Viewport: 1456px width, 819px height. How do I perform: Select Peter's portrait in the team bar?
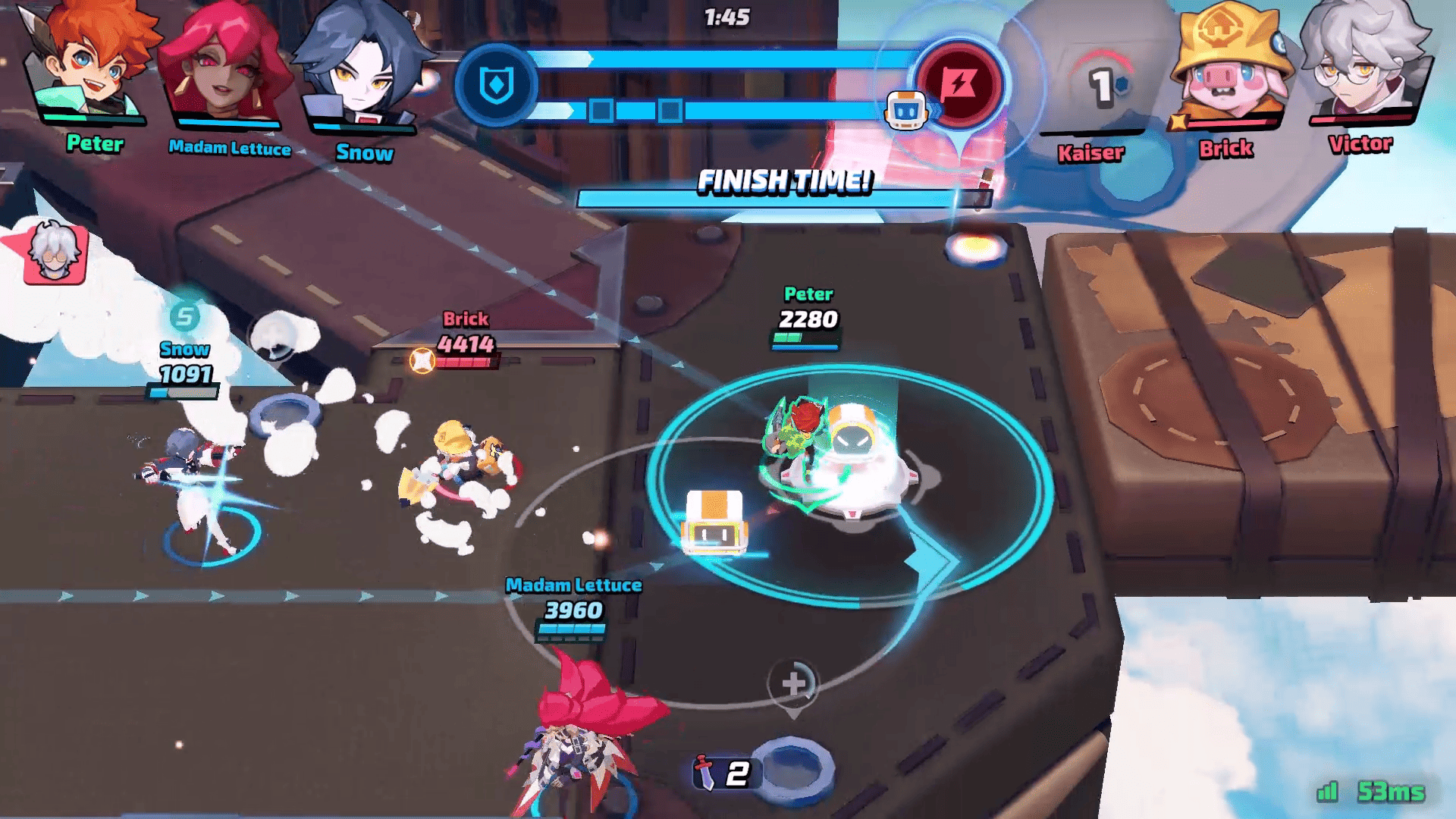tap(89, 64)
